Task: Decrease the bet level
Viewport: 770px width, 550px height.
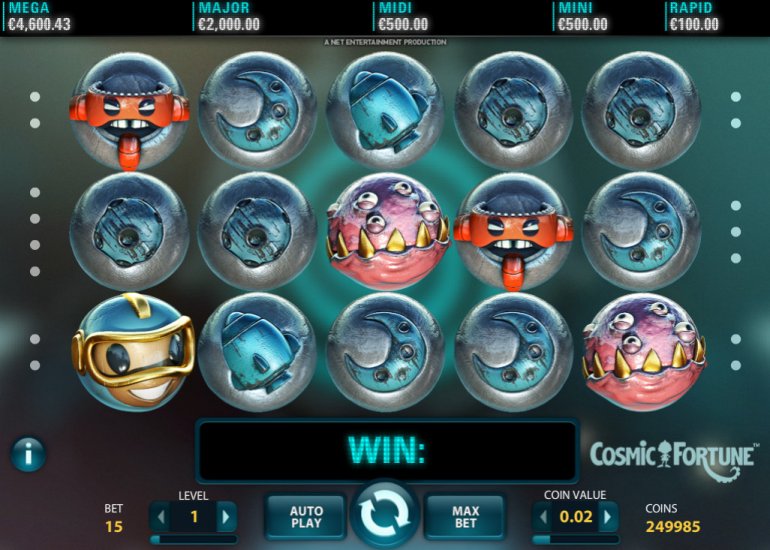Action: tap(160, 517)
